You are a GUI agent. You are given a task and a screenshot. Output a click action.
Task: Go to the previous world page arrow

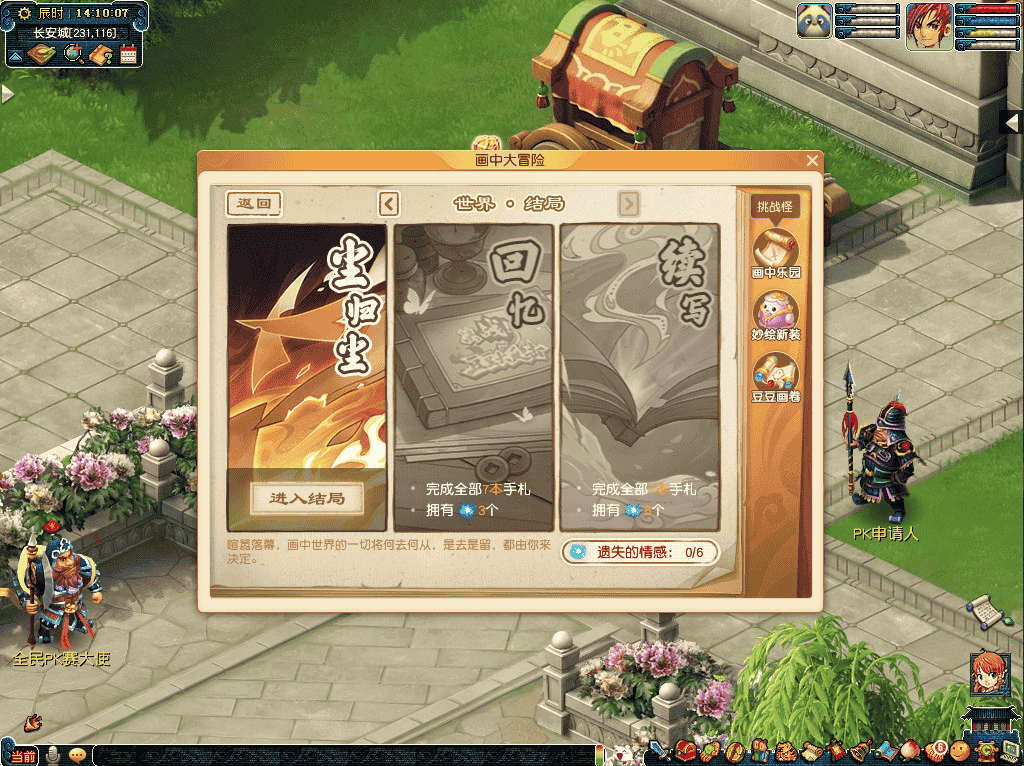pyautogui.click(x=389, y=204)
